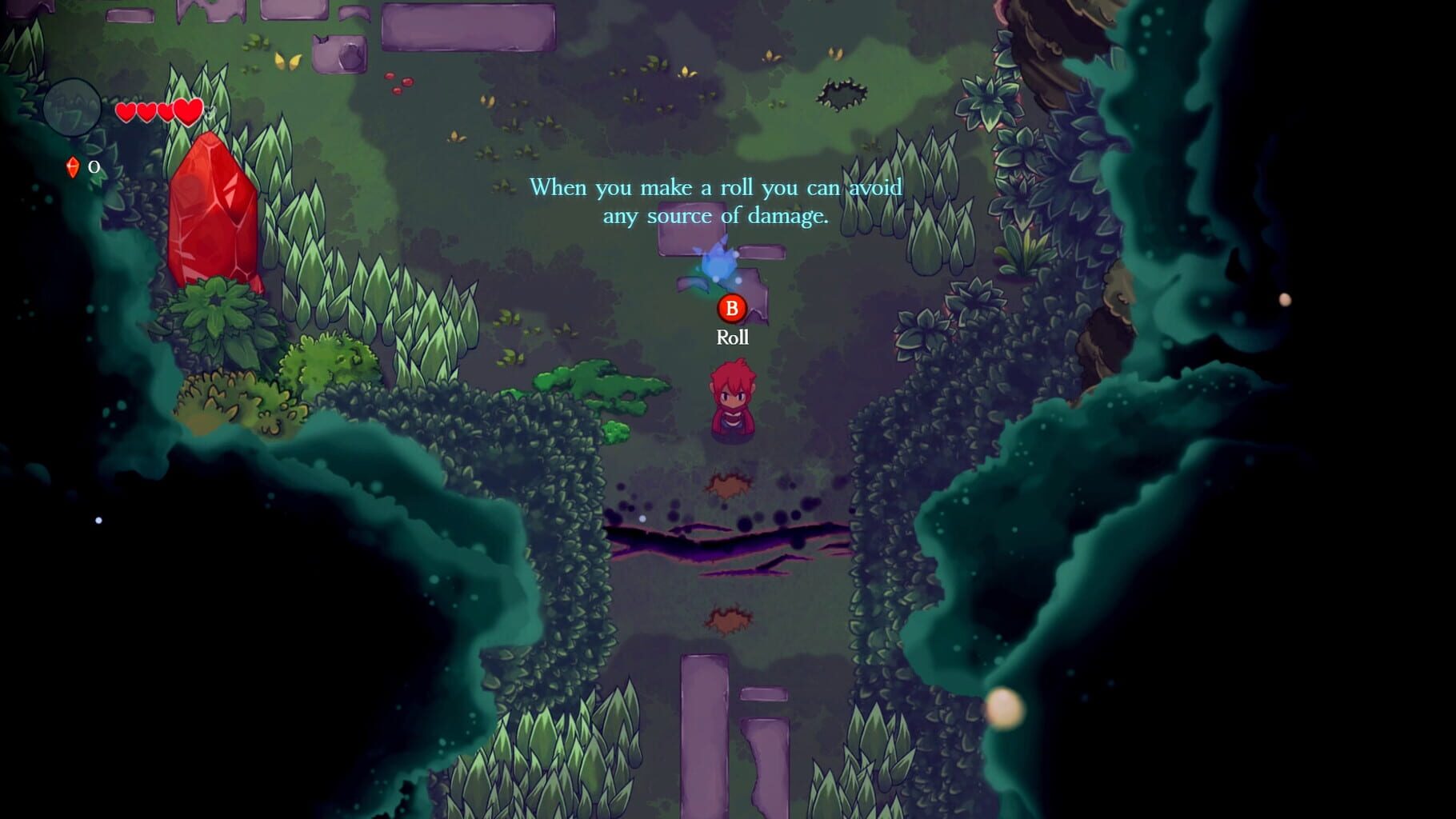Click the Roll label under the B prompt
The image size is (1456, 819).
coord(732,338)
